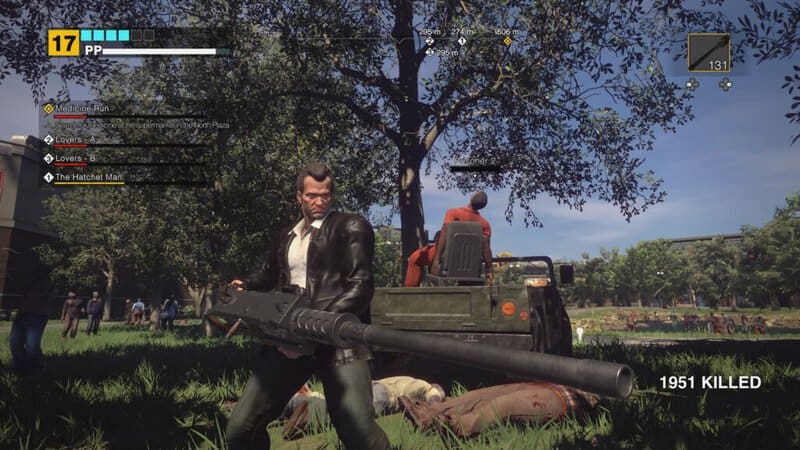Screen dimensions: 800x450
Task: Select The Hatchet Man mission
Action: tap(88, 177)
